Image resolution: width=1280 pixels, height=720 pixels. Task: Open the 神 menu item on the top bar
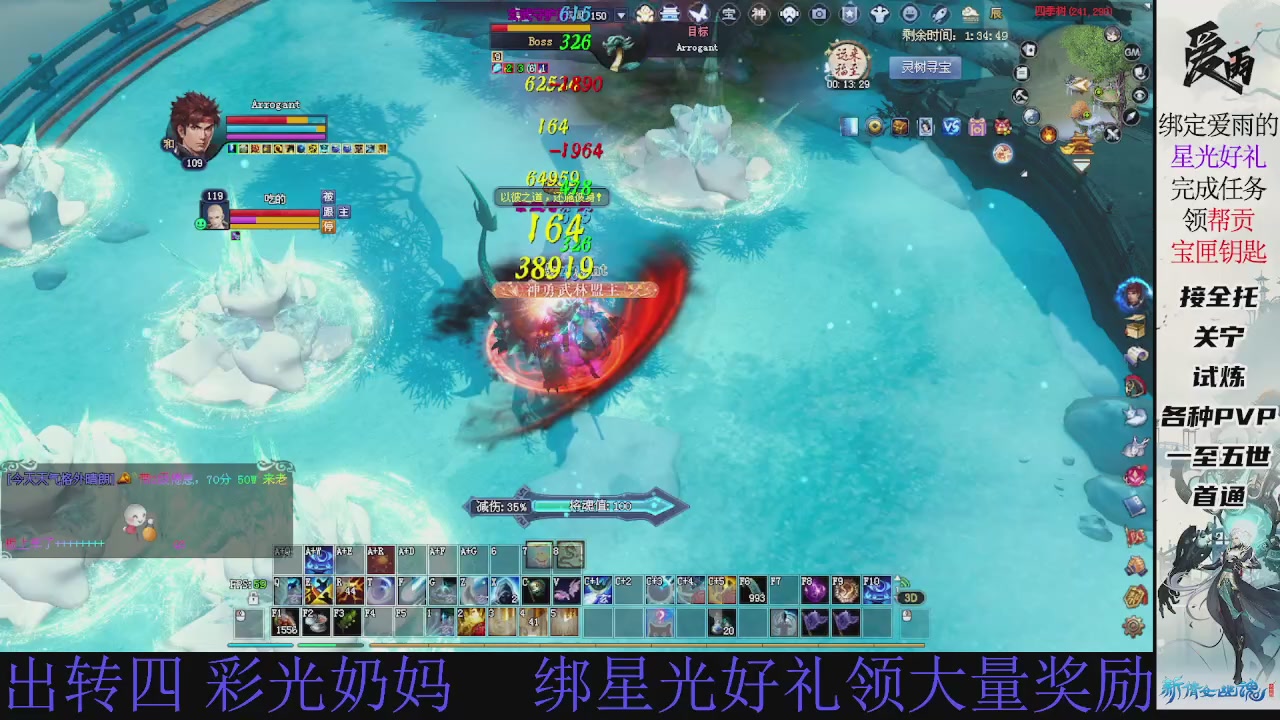pyautogui.click(x=757, y=13)
